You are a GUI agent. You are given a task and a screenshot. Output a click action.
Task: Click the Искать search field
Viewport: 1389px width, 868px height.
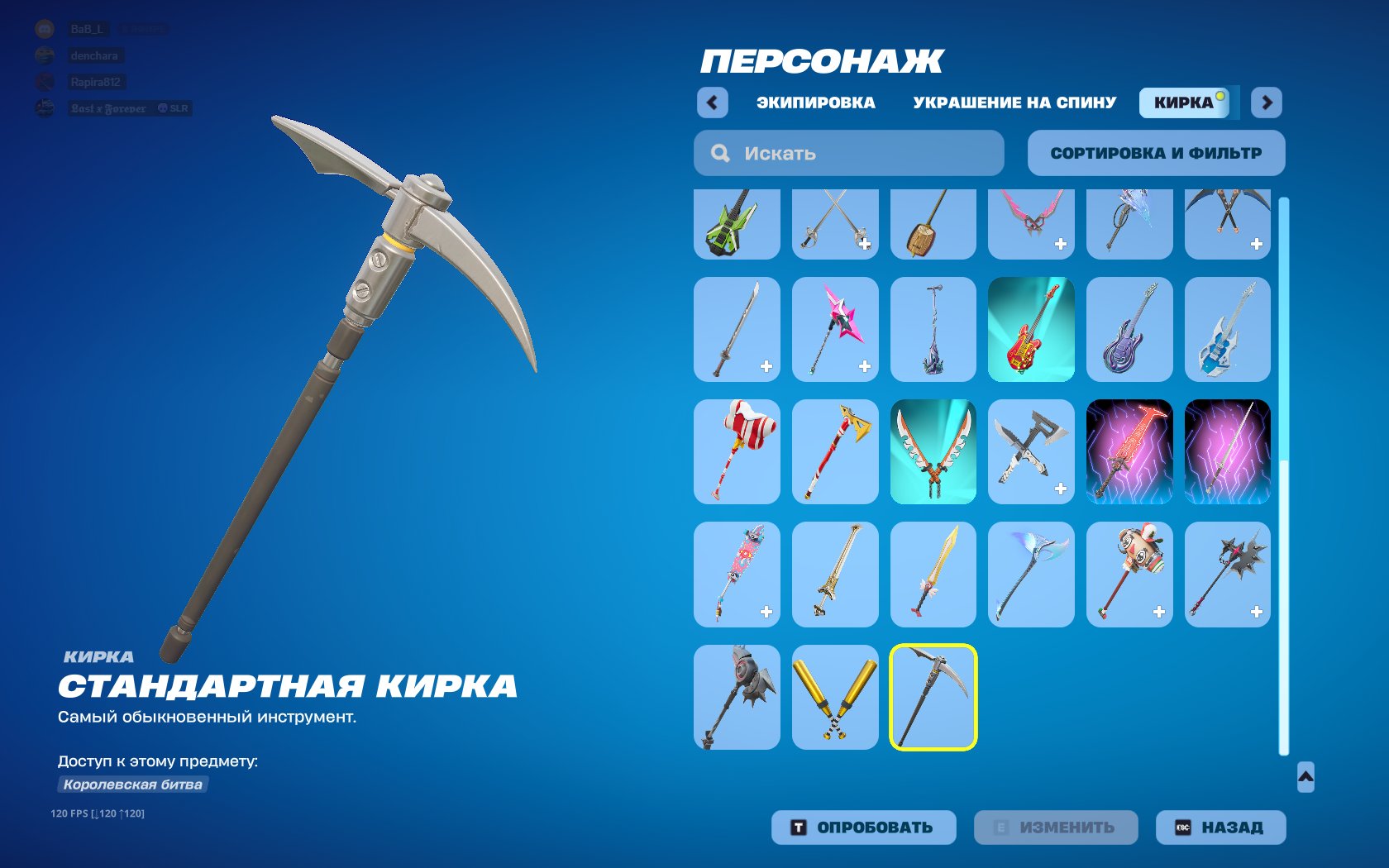[x=847, y=153]
